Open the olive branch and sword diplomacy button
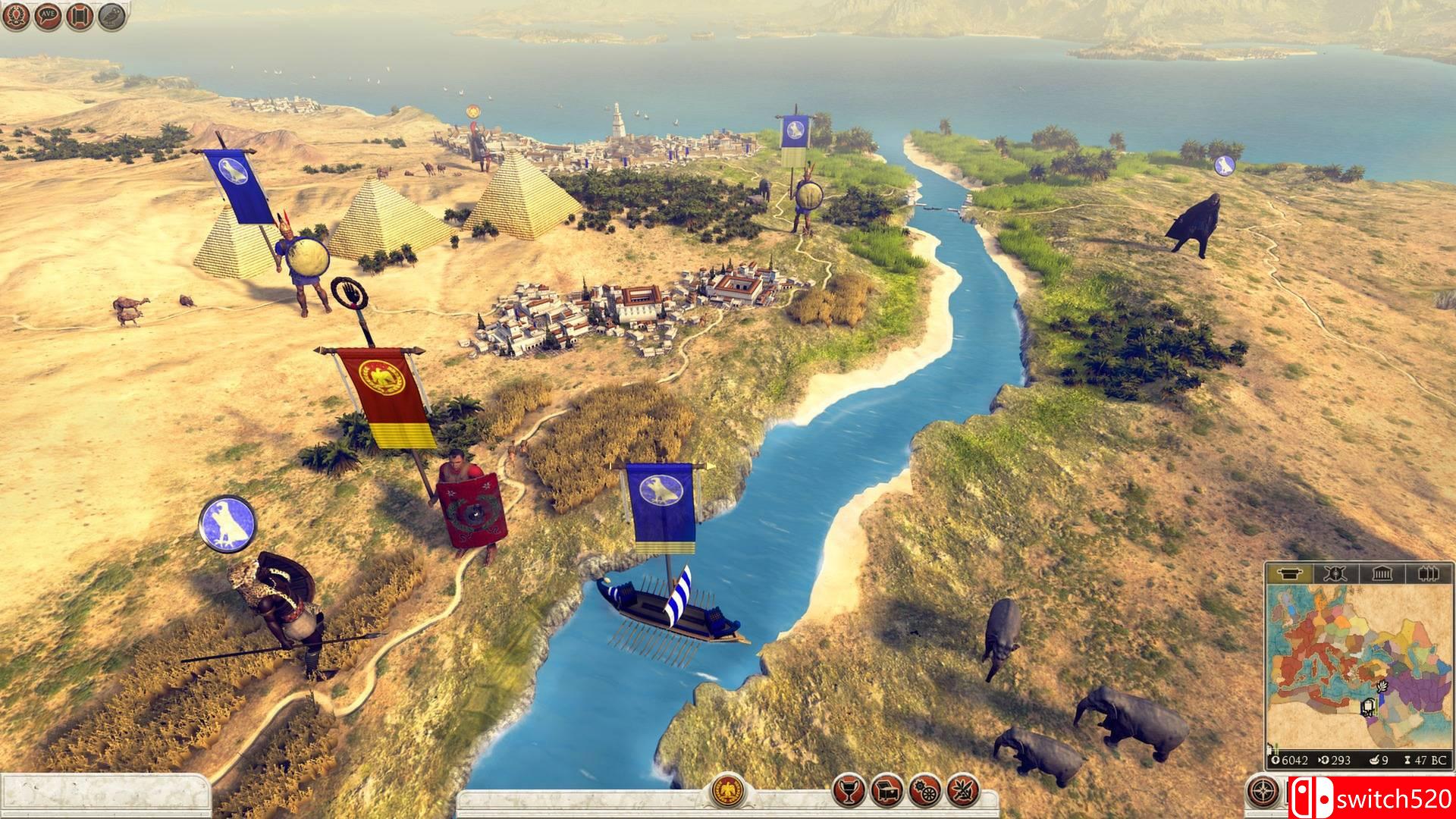The image size is (1456, 819). coord(962,792)
